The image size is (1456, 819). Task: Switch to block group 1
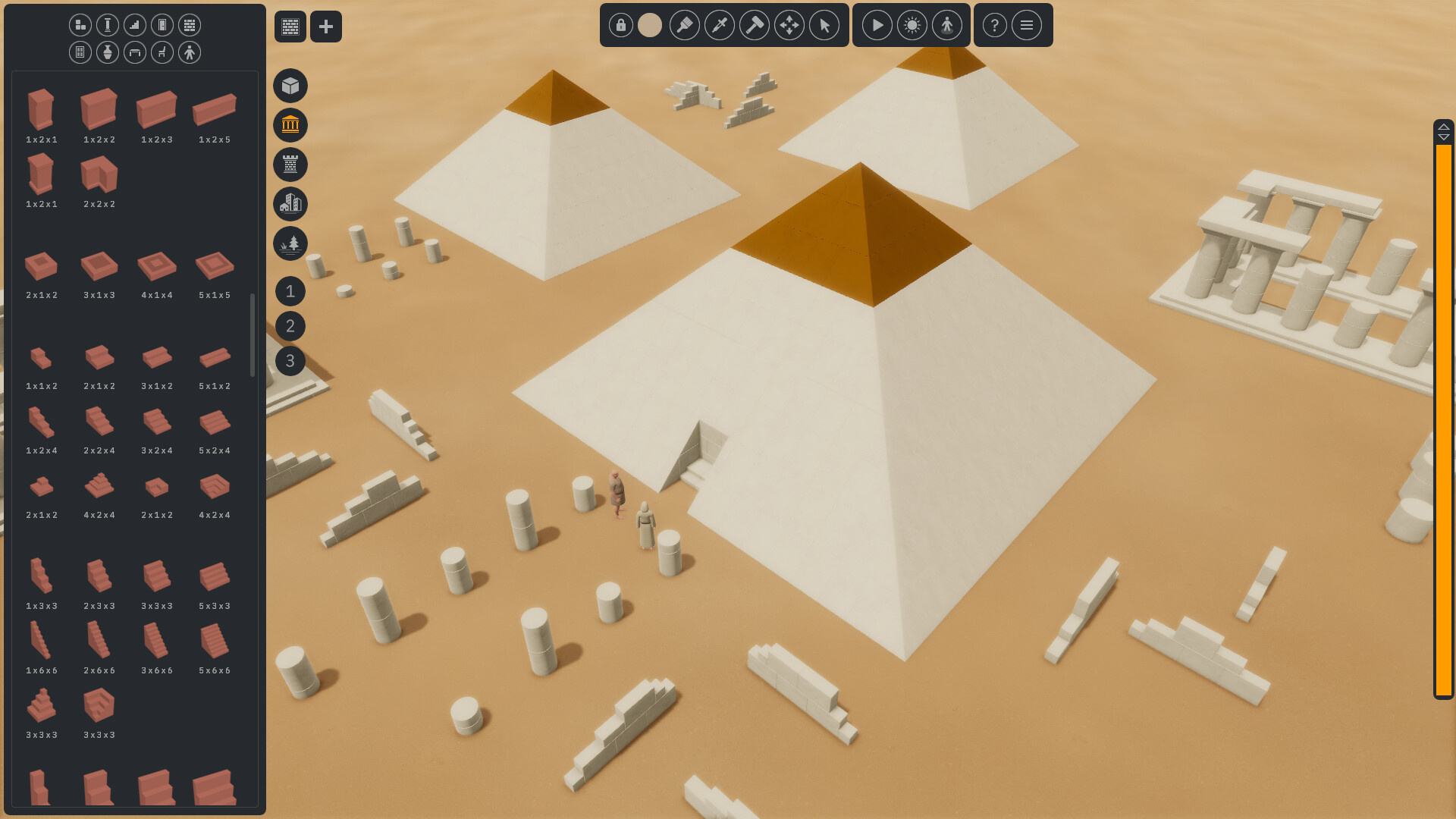click(290, 291)
